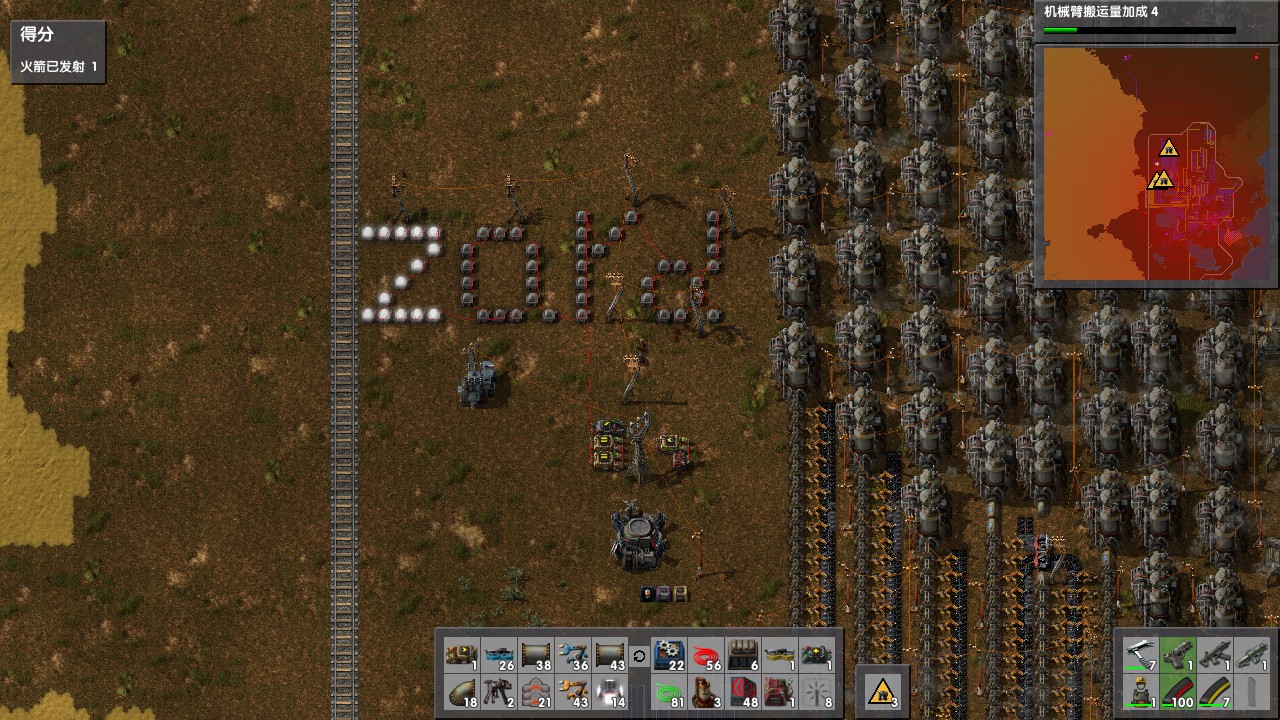
Task: Click the quickbar page swap arrow
Action: coord(638,655)
